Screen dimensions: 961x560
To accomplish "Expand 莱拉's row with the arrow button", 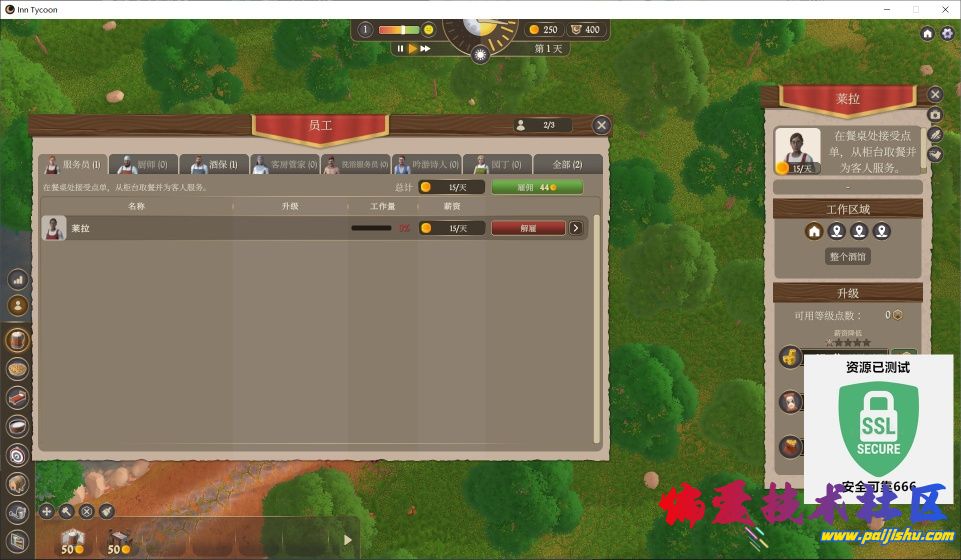I will pos(576,228).
